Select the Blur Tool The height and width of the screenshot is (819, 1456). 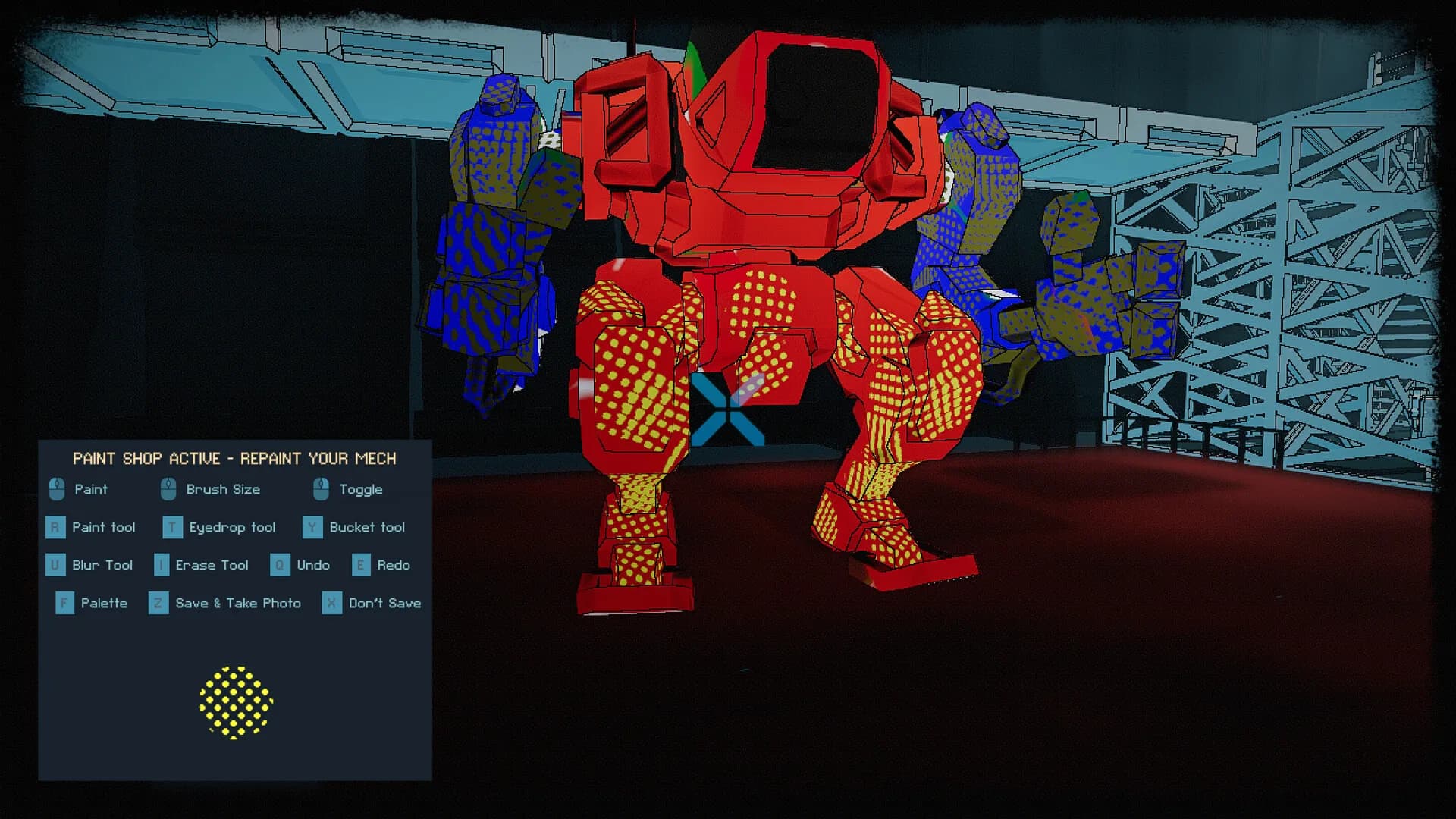point(55,566)
